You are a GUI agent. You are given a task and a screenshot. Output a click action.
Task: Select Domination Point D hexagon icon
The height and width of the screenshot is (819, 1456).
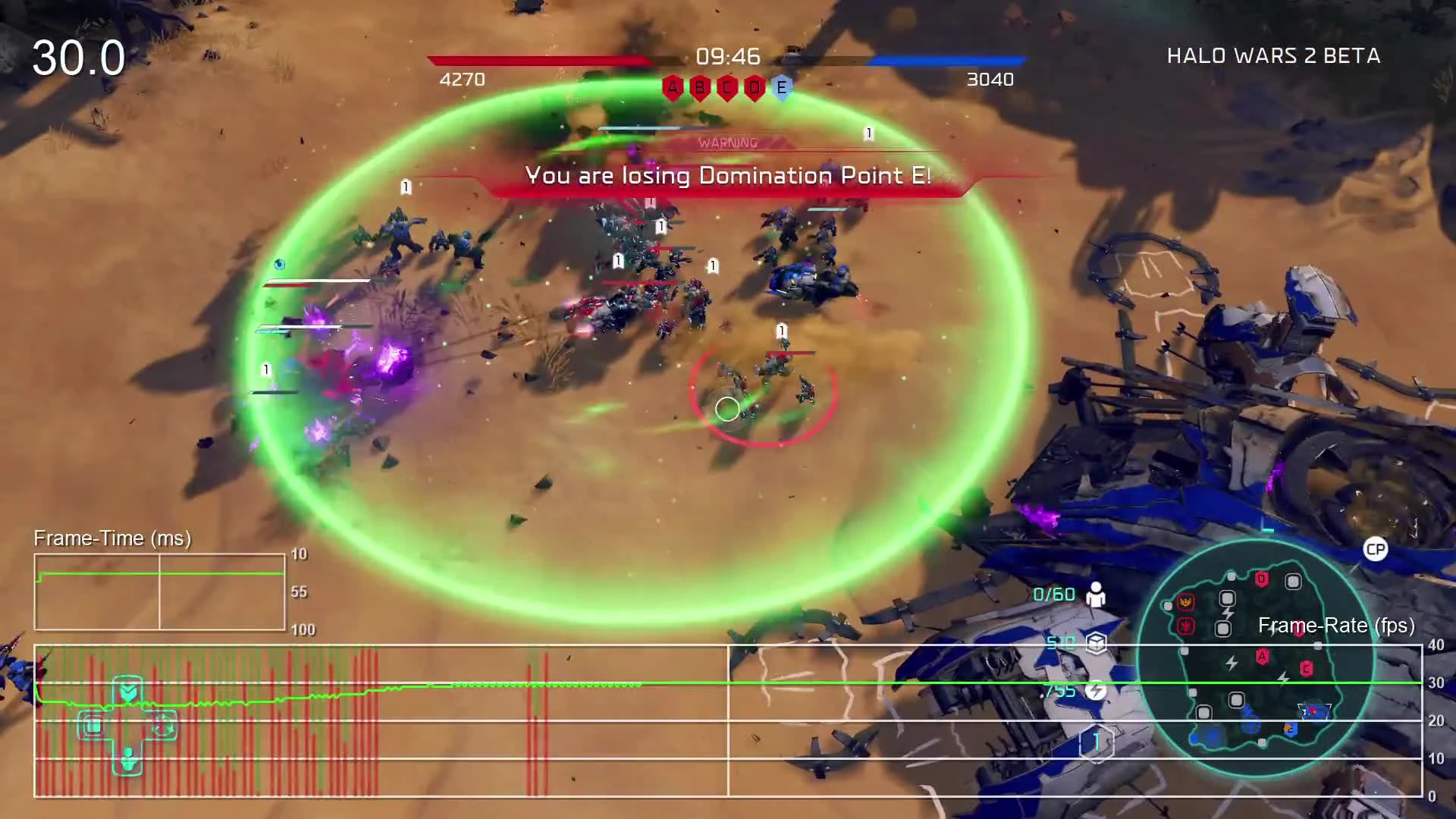[x=753, y=87]
